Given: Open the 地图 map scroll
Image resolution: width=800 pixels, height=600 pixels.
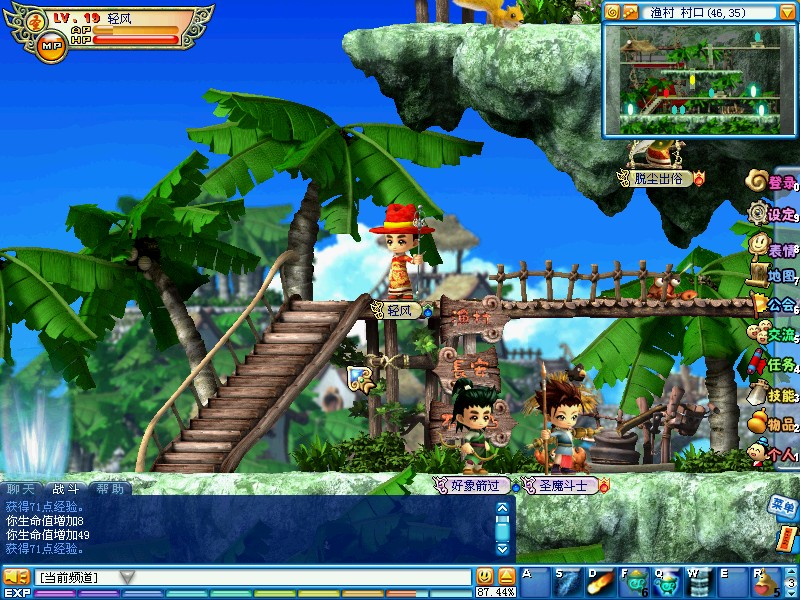Looking at the screenshot, I should pyautogui.click(x=775, y=275).
